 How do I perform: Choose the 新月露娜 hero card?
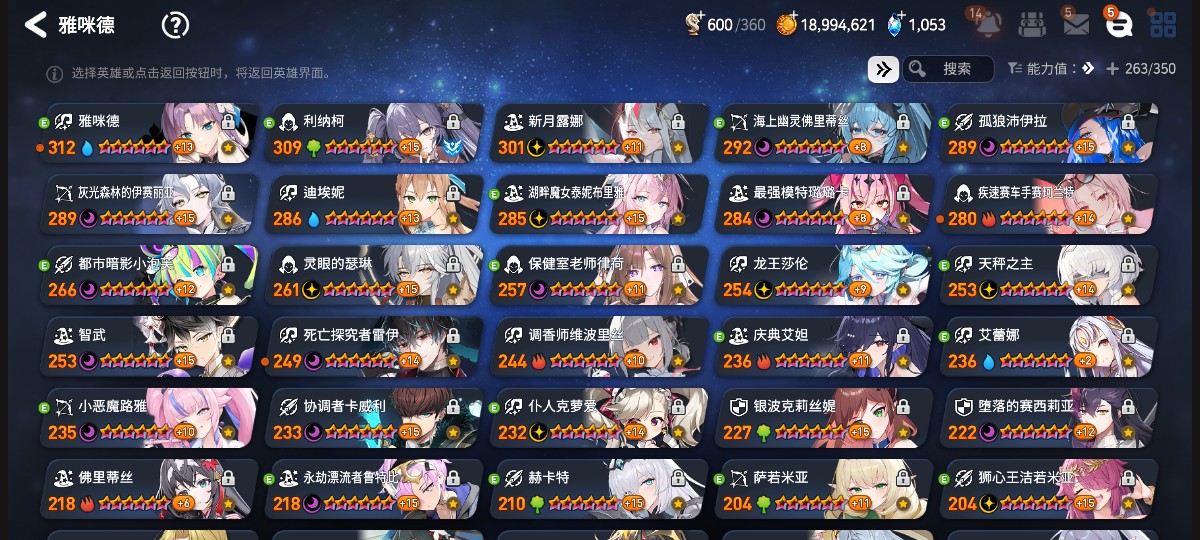pos(599,134)
